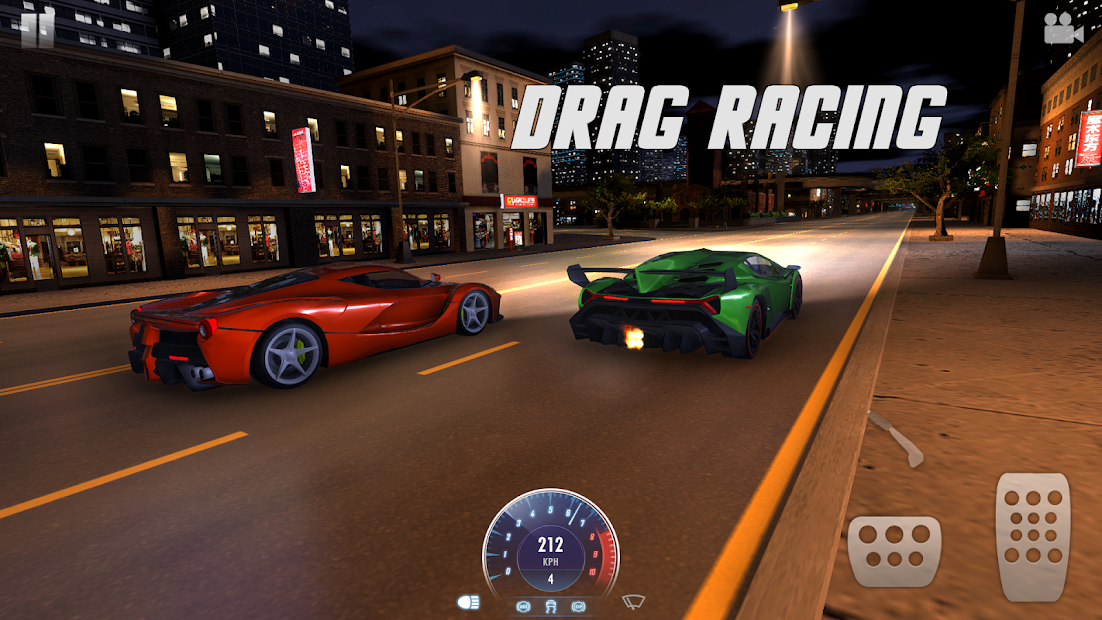The image size is (1102, 620).
Task: Toggle the headlights icon
Action: 468,602
